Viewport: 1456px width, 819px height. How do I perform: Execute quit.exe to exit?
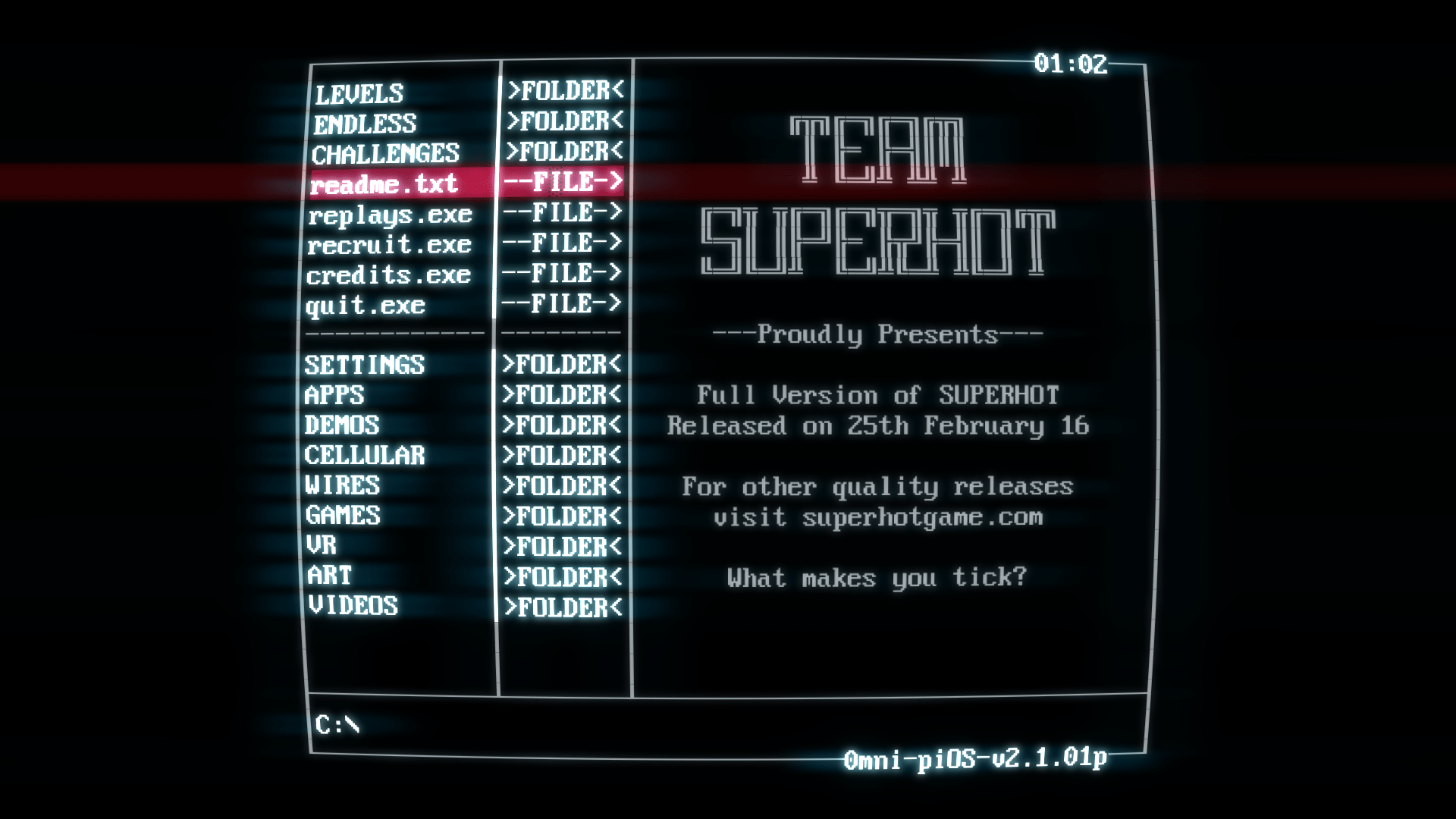coord(366,304)
